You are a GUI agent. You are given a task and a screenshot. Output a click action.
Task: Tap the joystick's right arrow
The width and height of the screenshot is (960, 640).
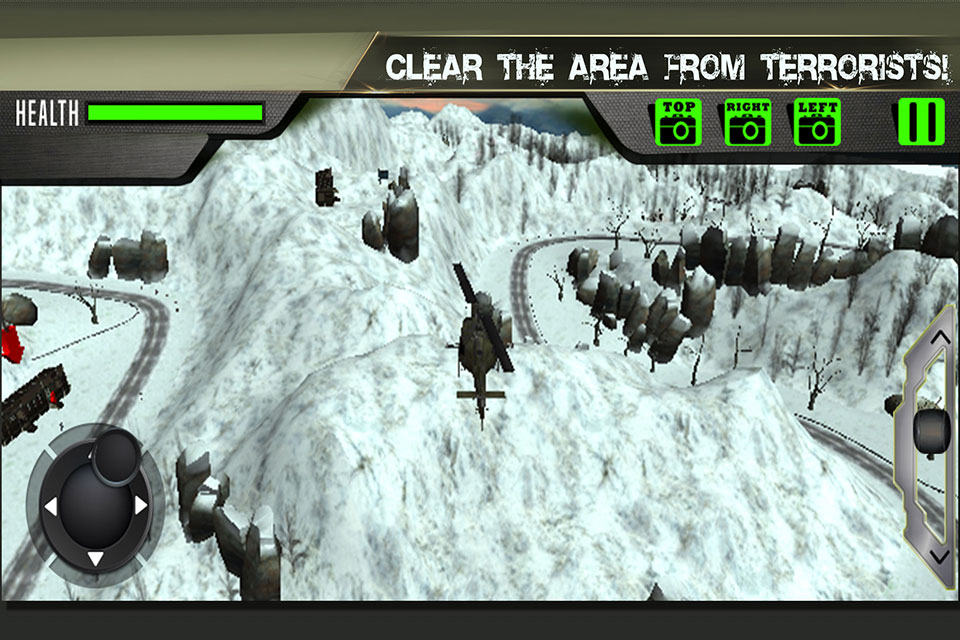click(x=141, y=506)
